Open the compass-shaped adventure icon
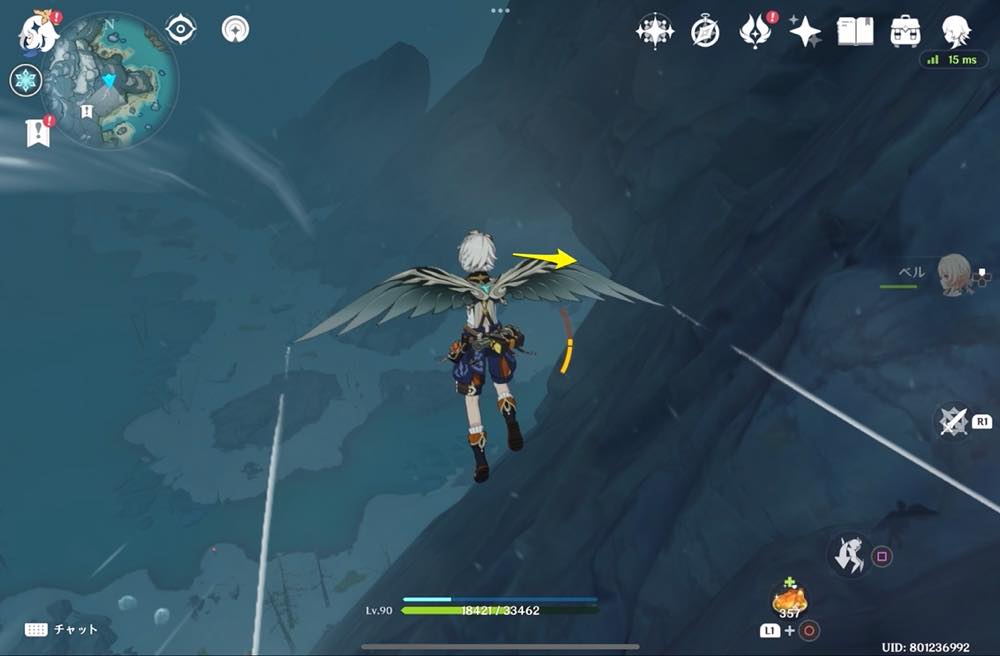The image size is (1000, 656). [x=705, y=32]
